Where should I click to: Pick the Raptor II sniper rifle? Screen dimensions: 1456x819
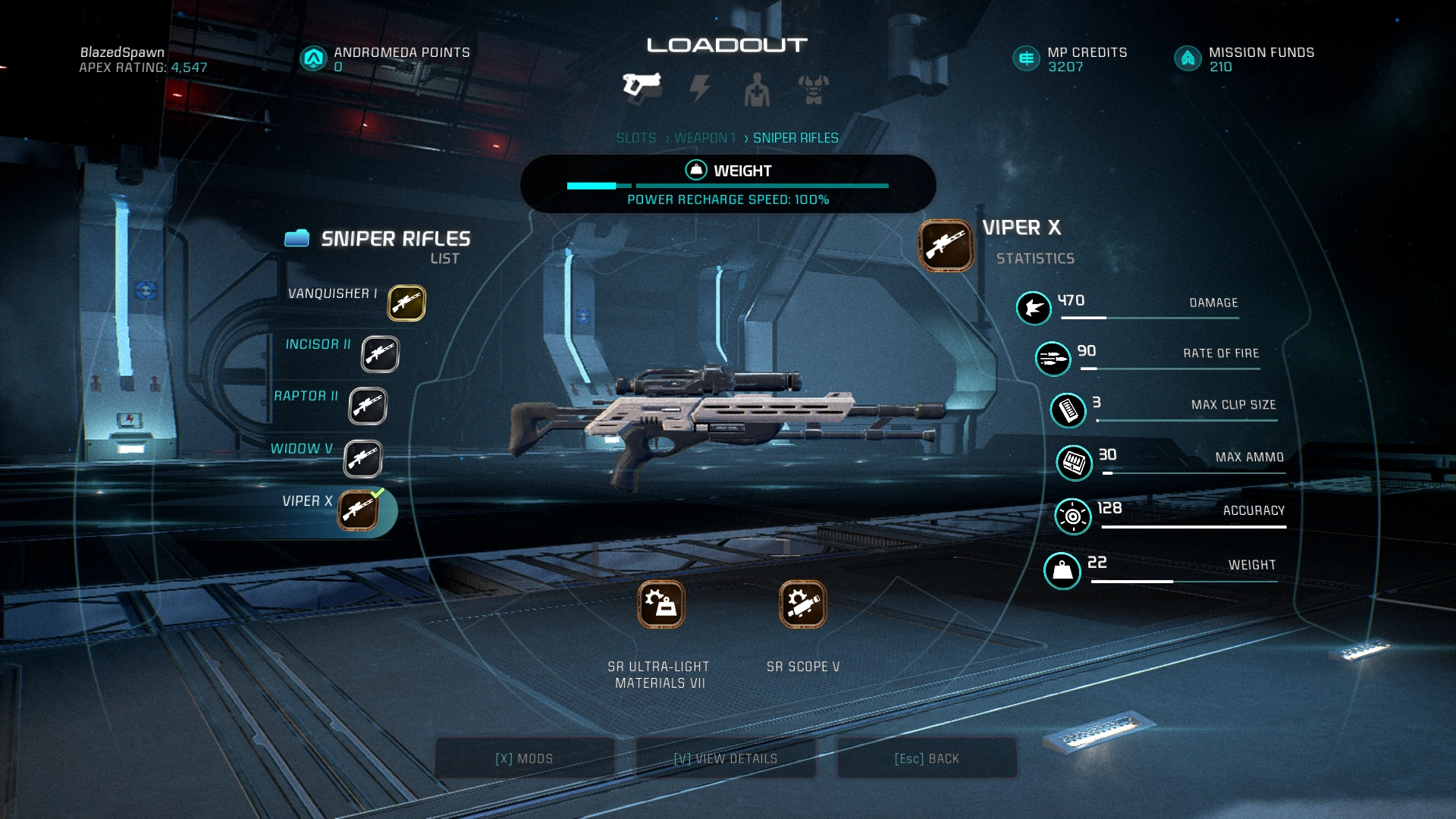tap(368, 406)
